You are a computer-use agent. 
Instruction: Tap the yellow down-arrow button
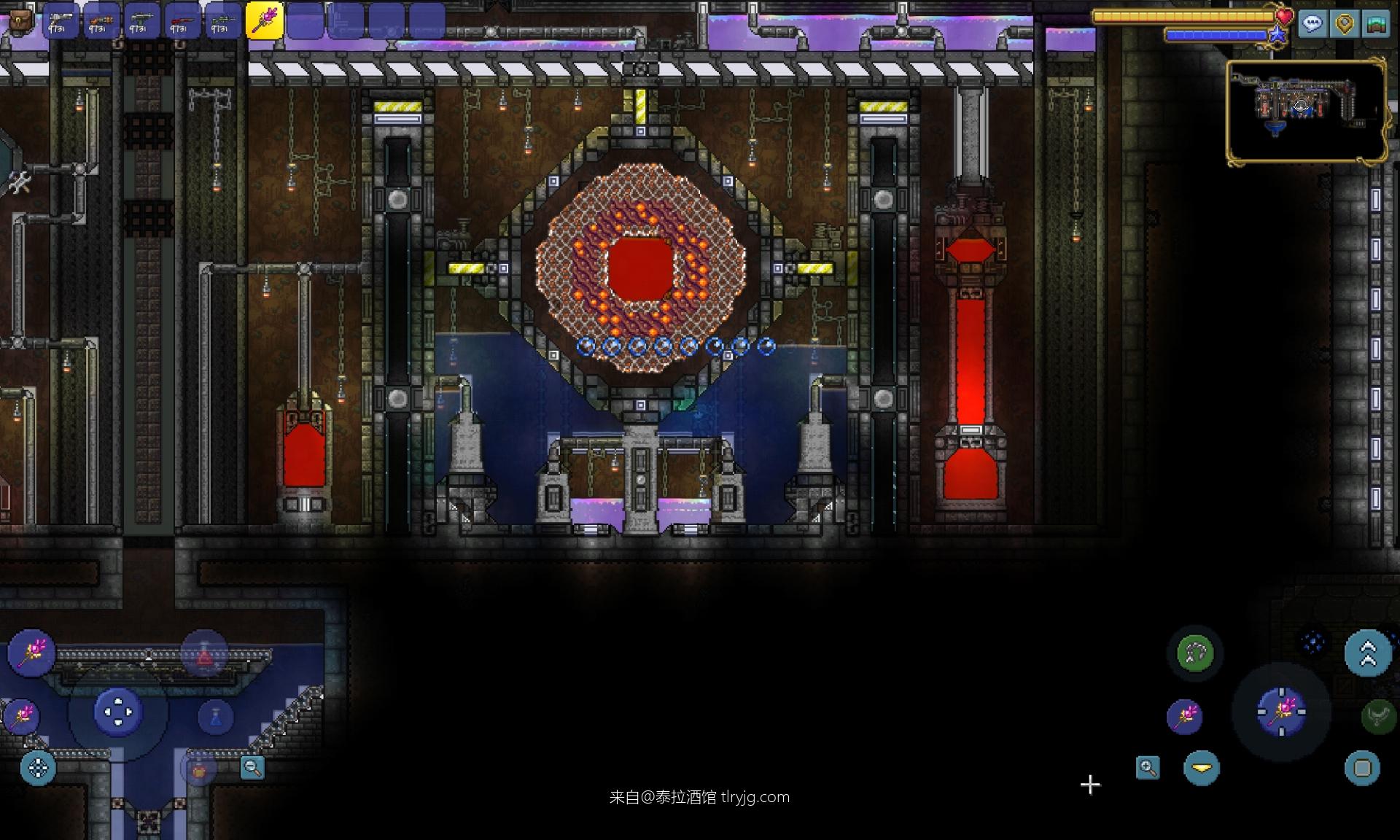click(1202, 768)
